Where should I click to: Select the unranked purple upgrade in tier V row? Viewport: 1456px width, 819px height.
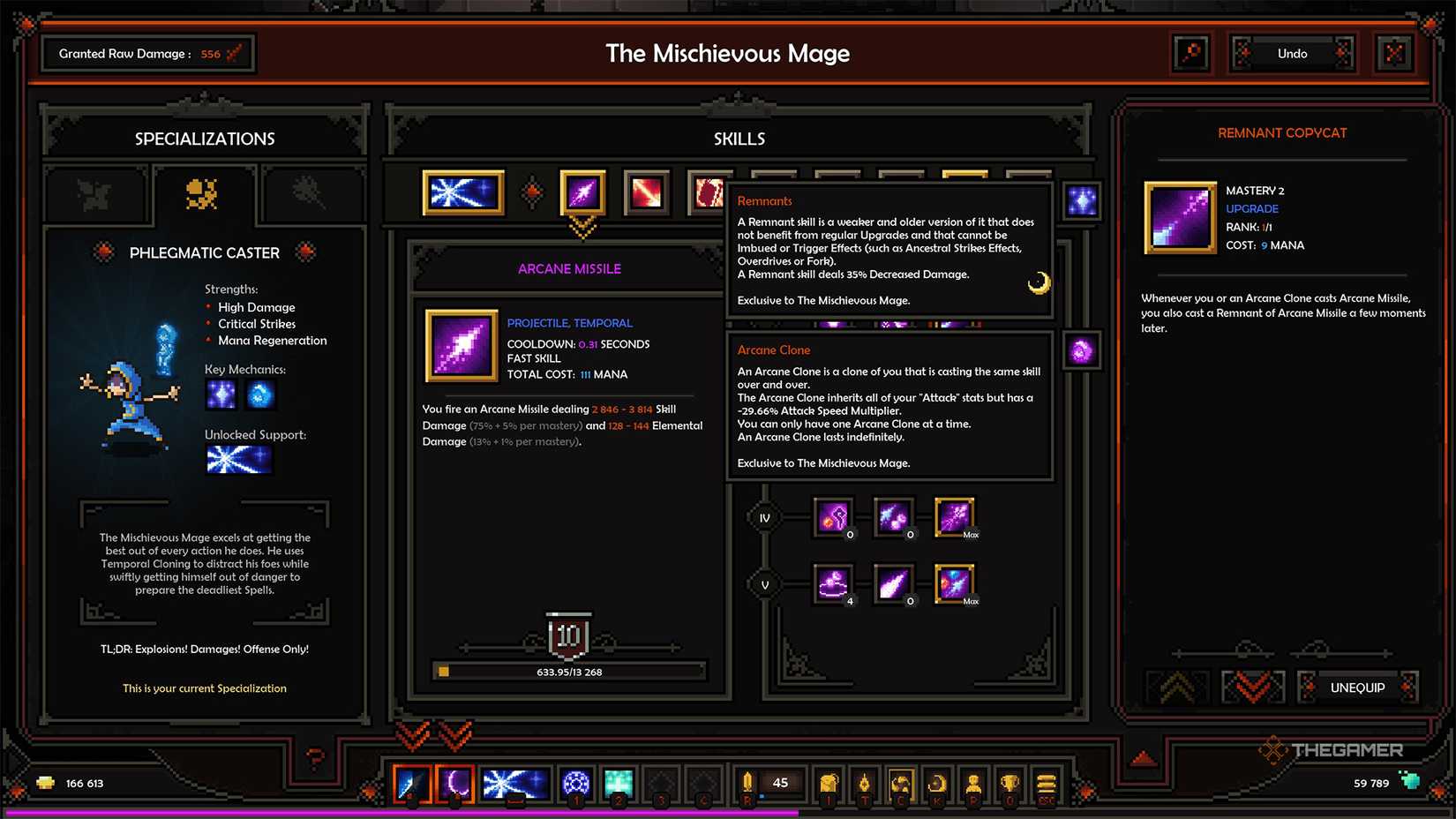tap(894, 584)
